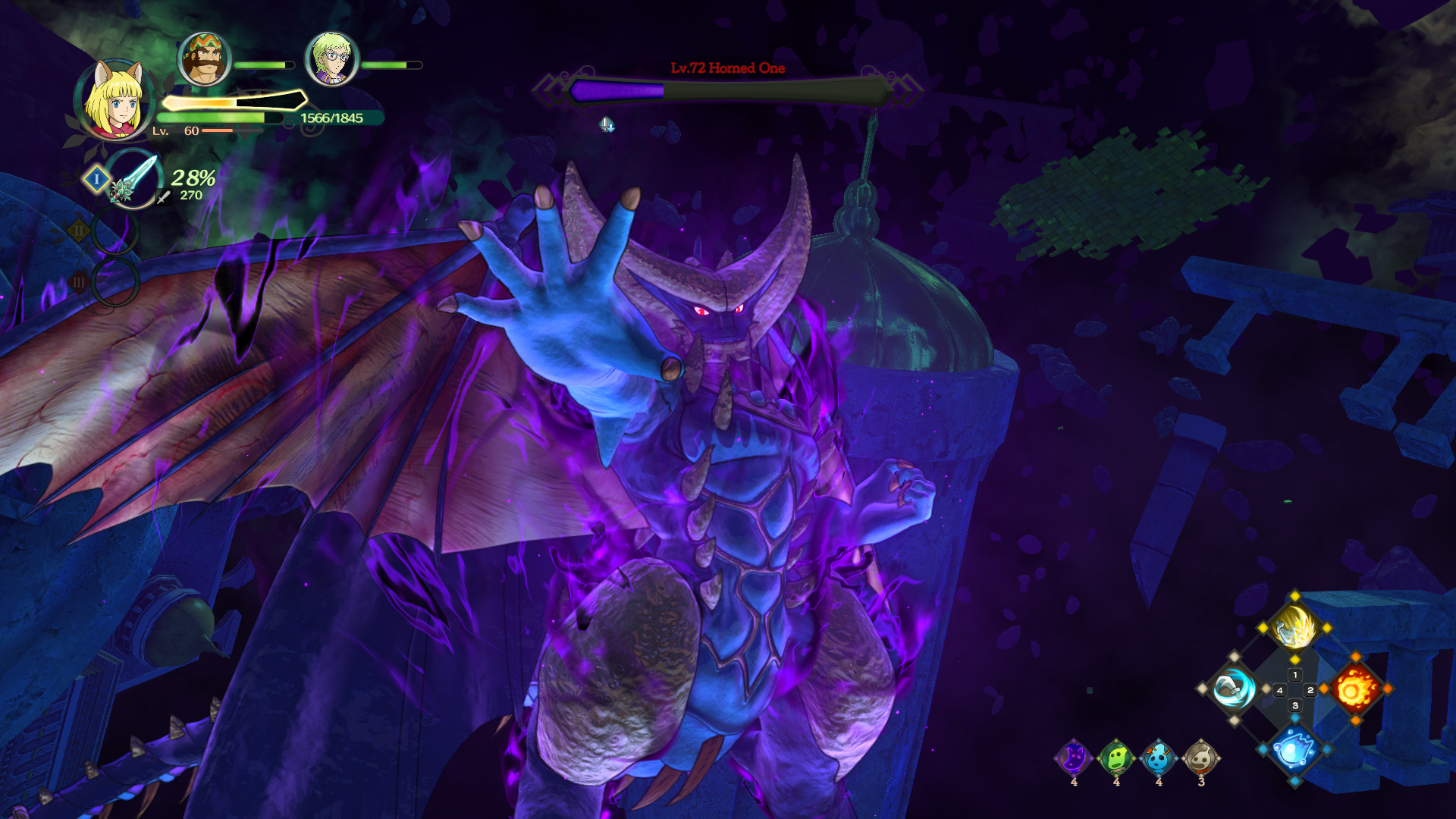Switch to the bandana mustache party member
The image size is (1456, 819).
coord(204,59)
